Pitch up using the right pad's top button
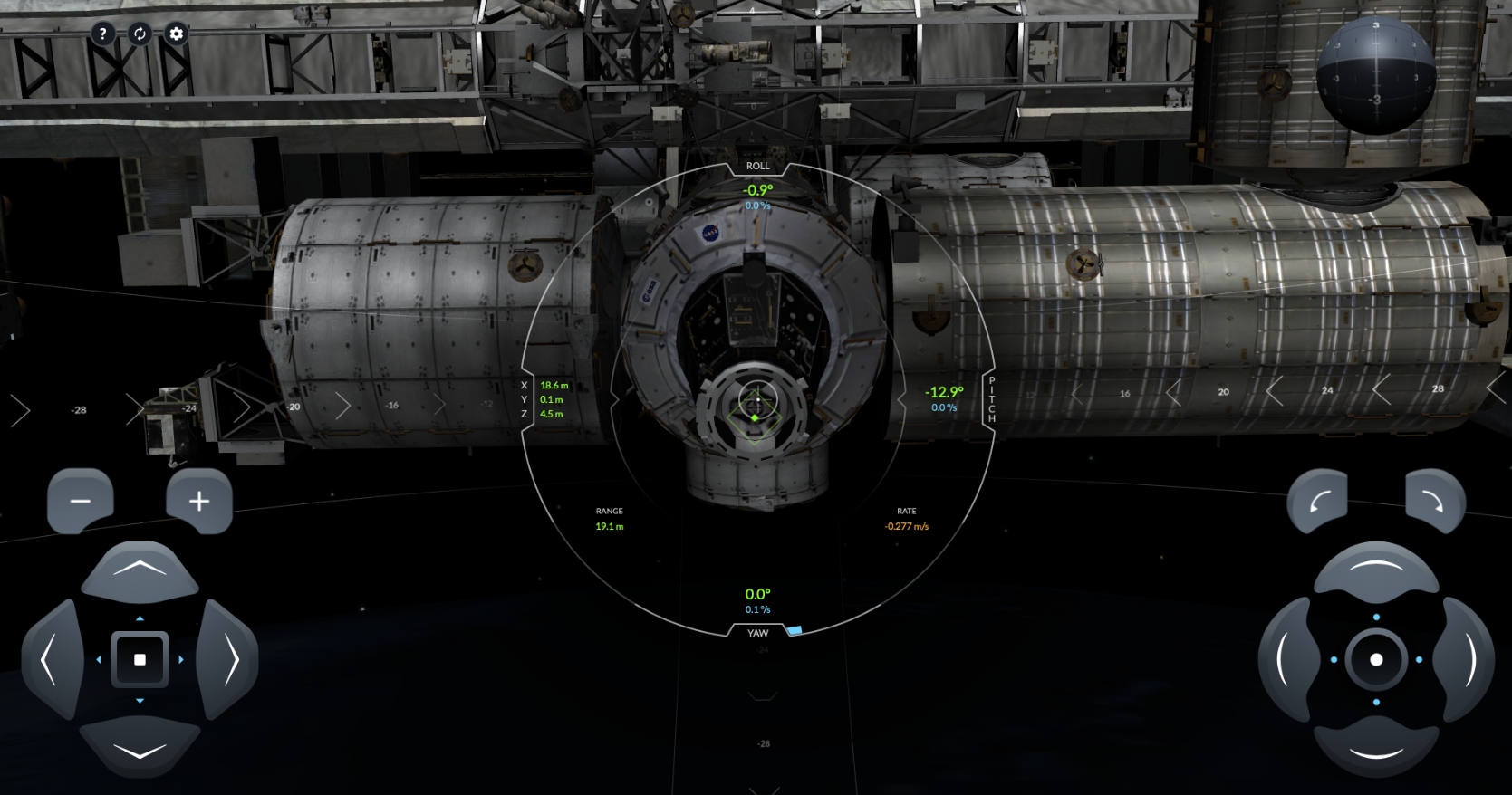This screenshot has width=1512, height=795. [1376, 570]
